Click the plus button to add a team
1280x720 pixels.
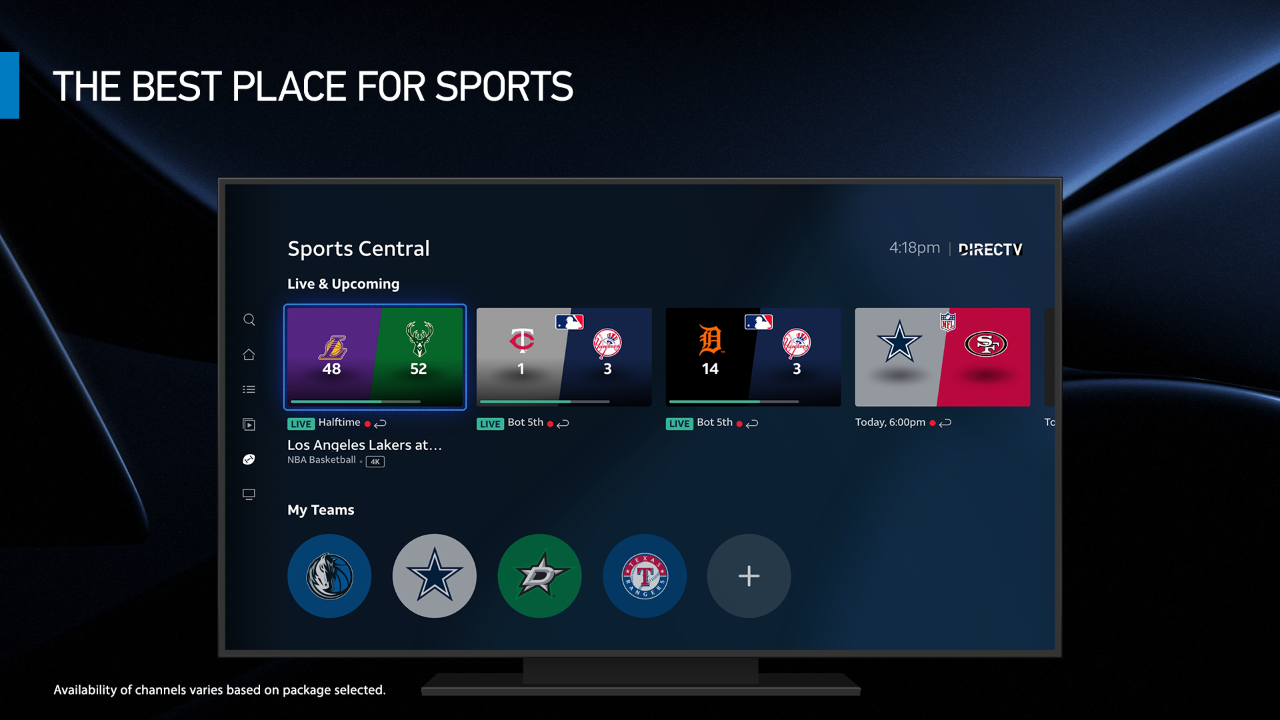click(x=748, y=576)
